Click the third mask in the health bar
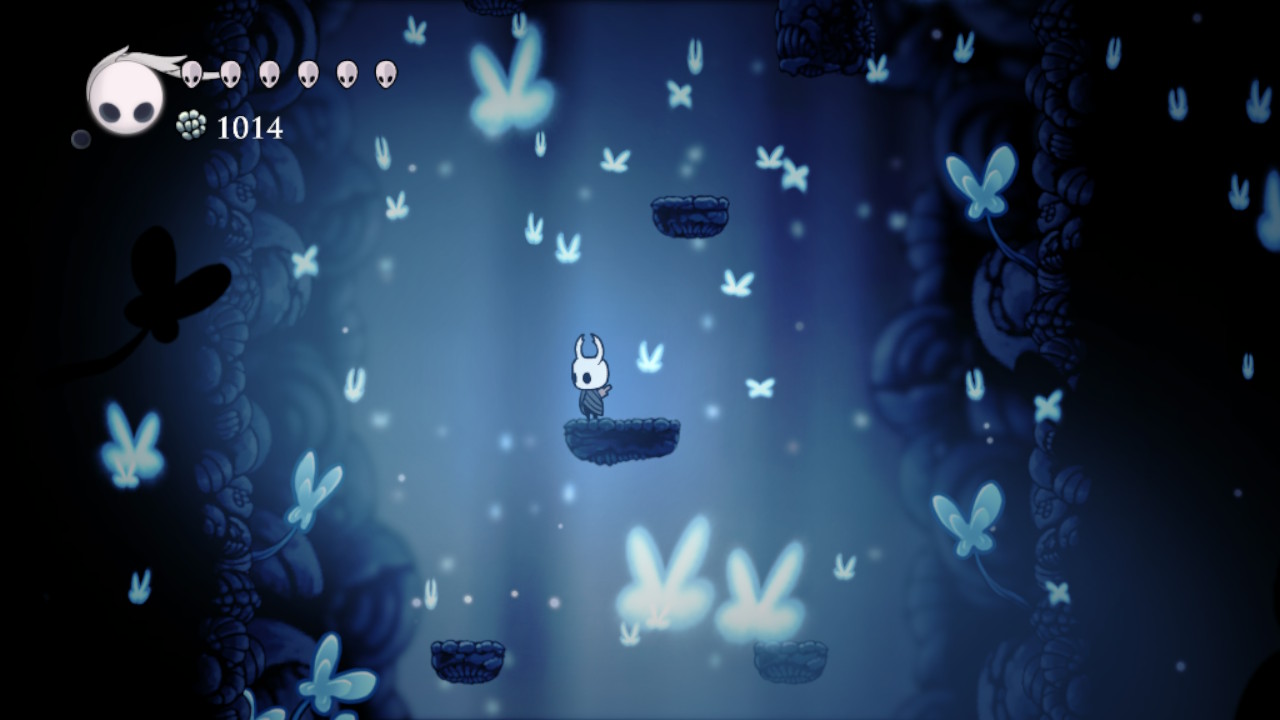This screenshot has width=1280, height=720. coord(267,72)
